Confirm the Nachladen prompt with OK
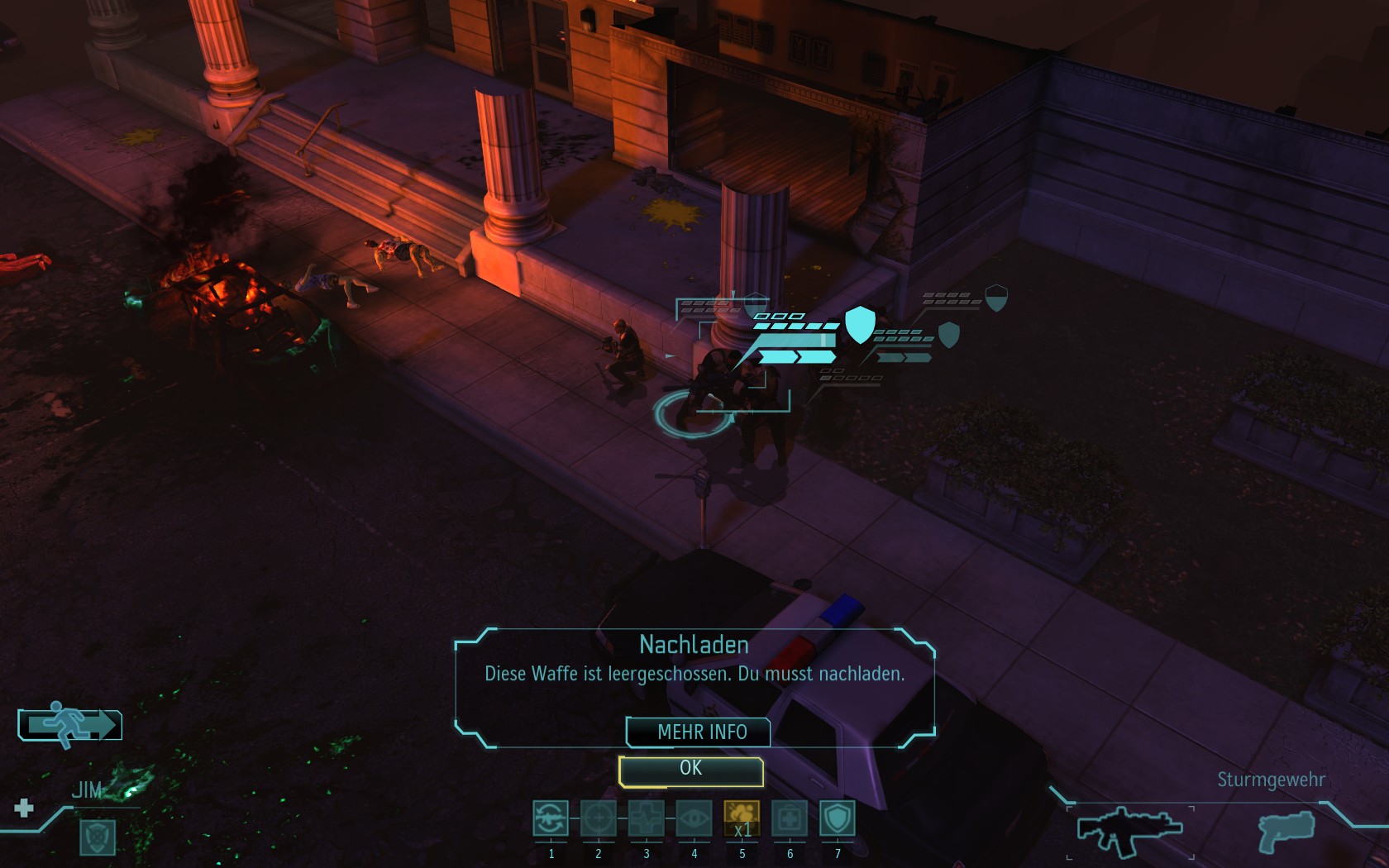 [x=690, y=770]
